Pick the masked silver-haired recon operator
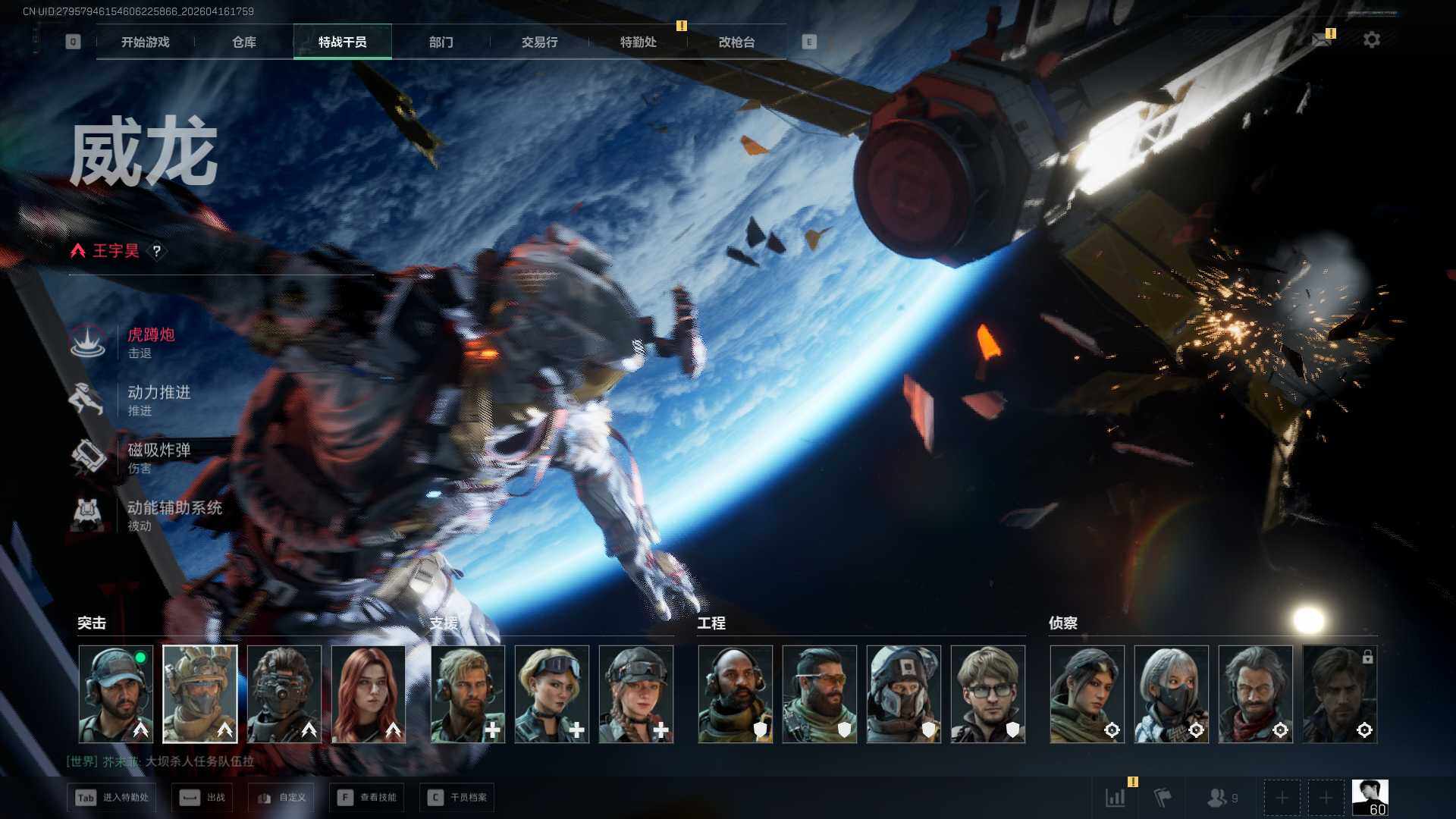1456x819 pixels. 1171,694
